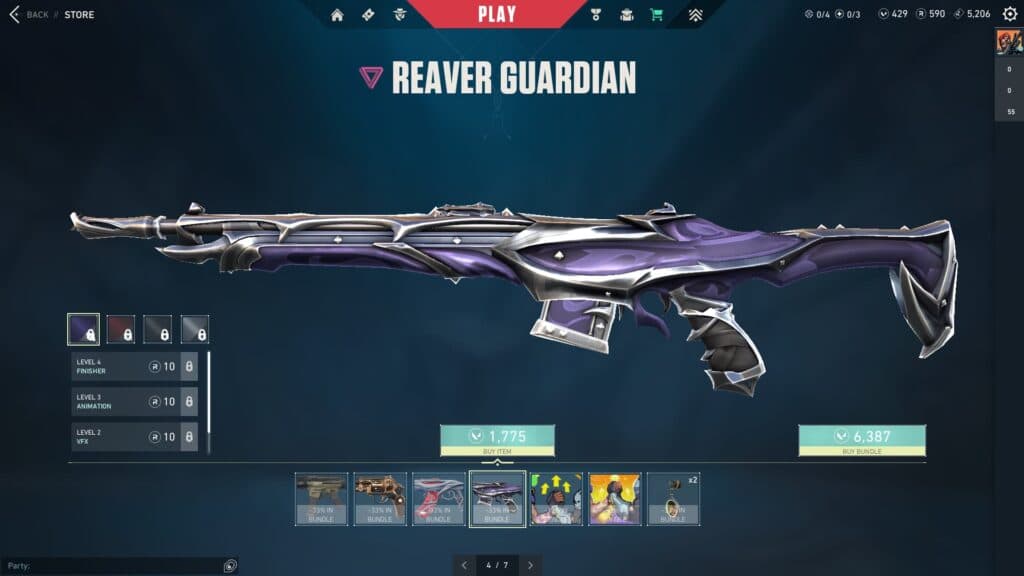Go to the next bundle item

pos(530,565)
